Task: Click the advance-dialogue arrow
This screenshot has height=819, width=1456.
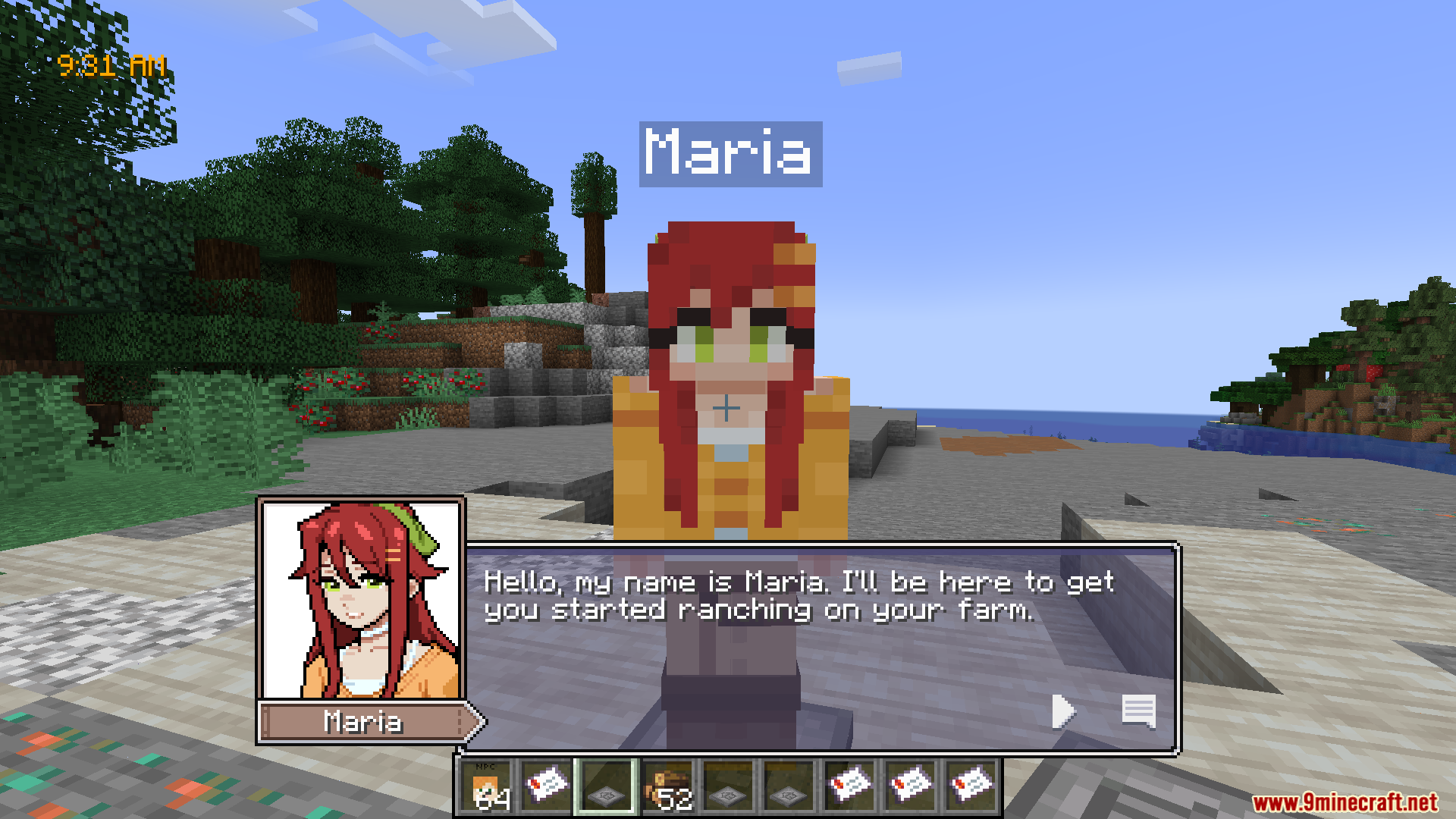Action: coord(1064,711)
